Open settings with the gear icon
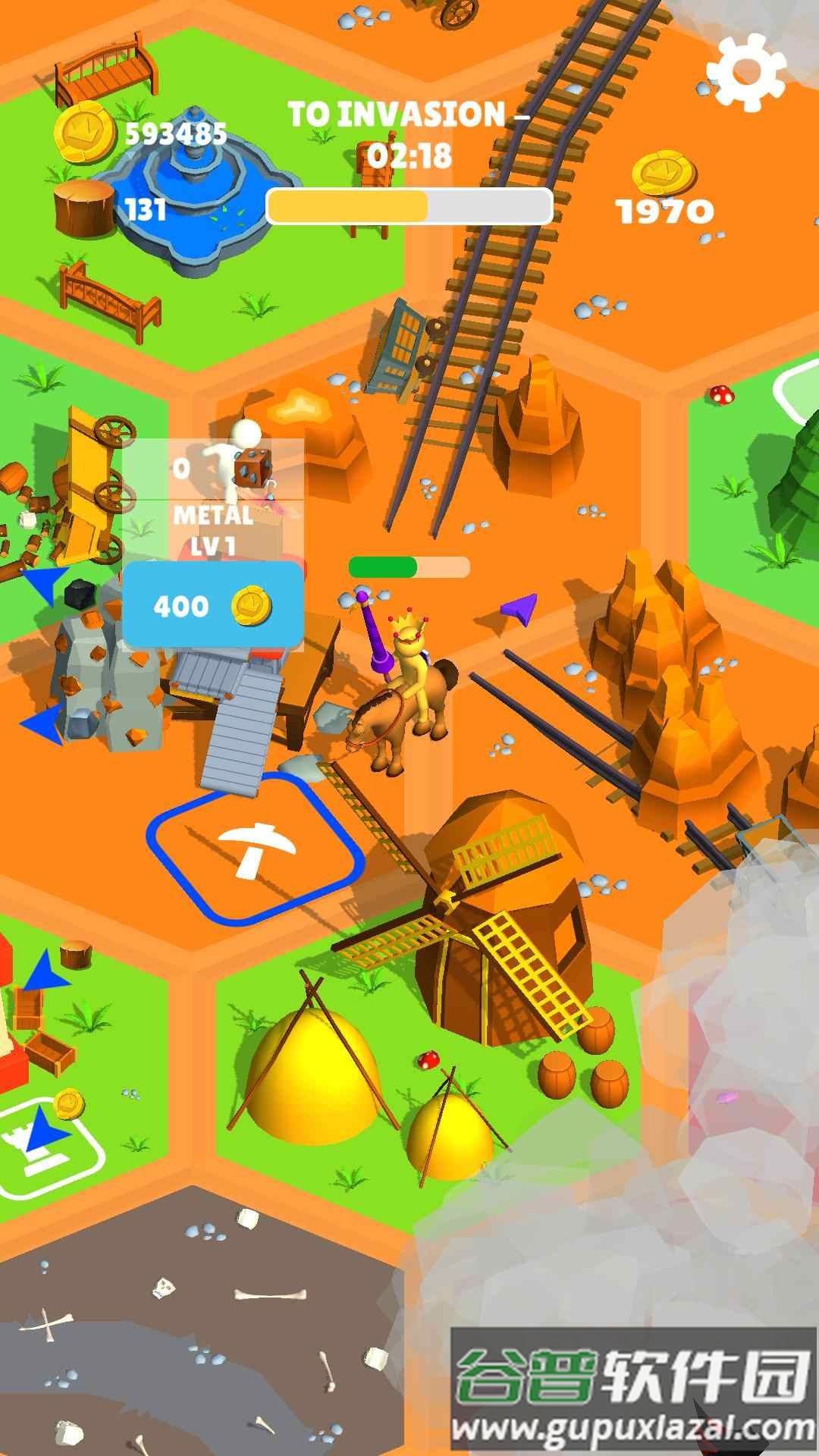Image resolution: width=819 pixels, height=1456 pixels. click(x=745, y=72)
